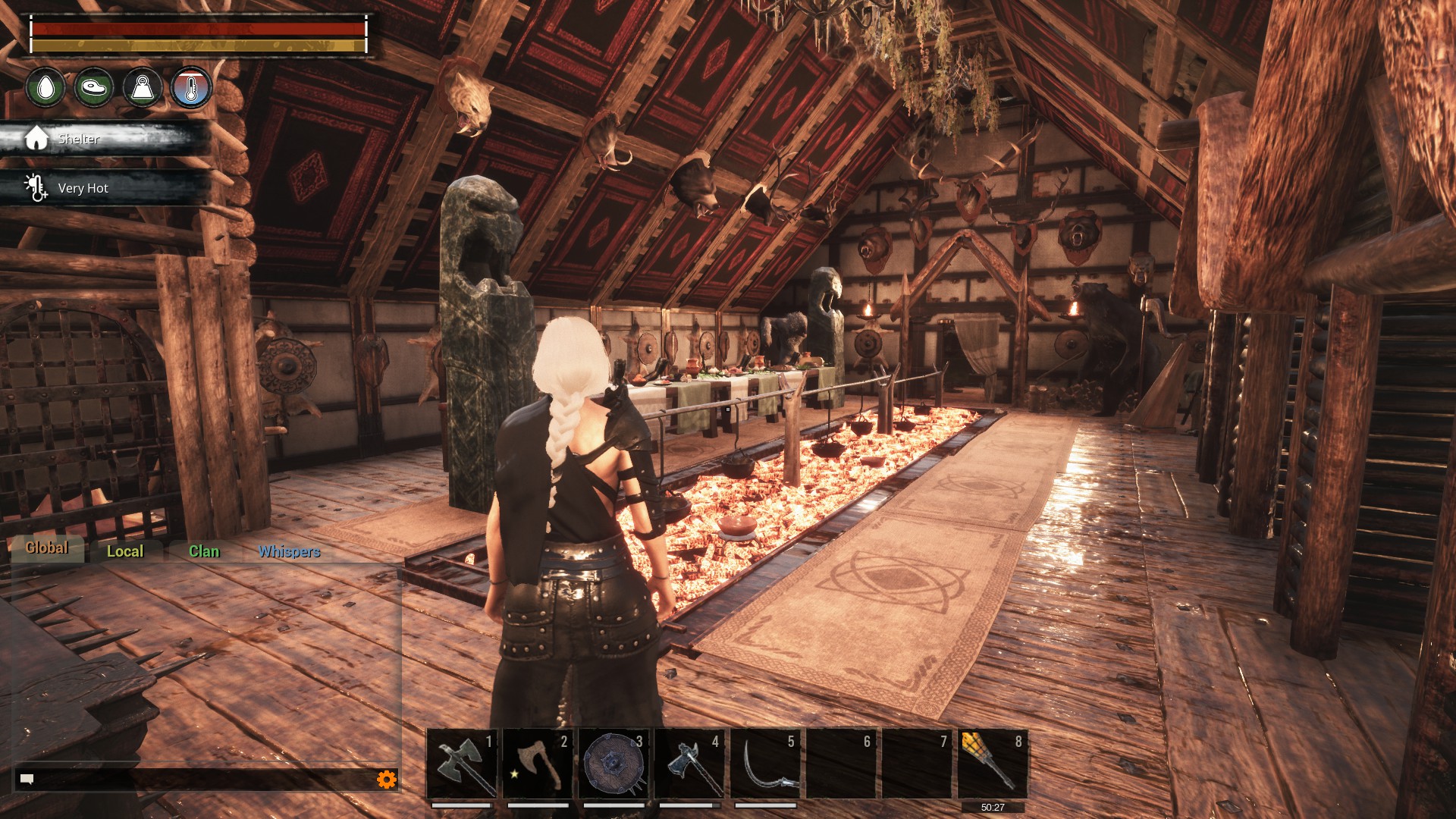This screenshot has height=819, width=1456.
Task: Choose the round wooden shield slot
Action: point(613,764)
